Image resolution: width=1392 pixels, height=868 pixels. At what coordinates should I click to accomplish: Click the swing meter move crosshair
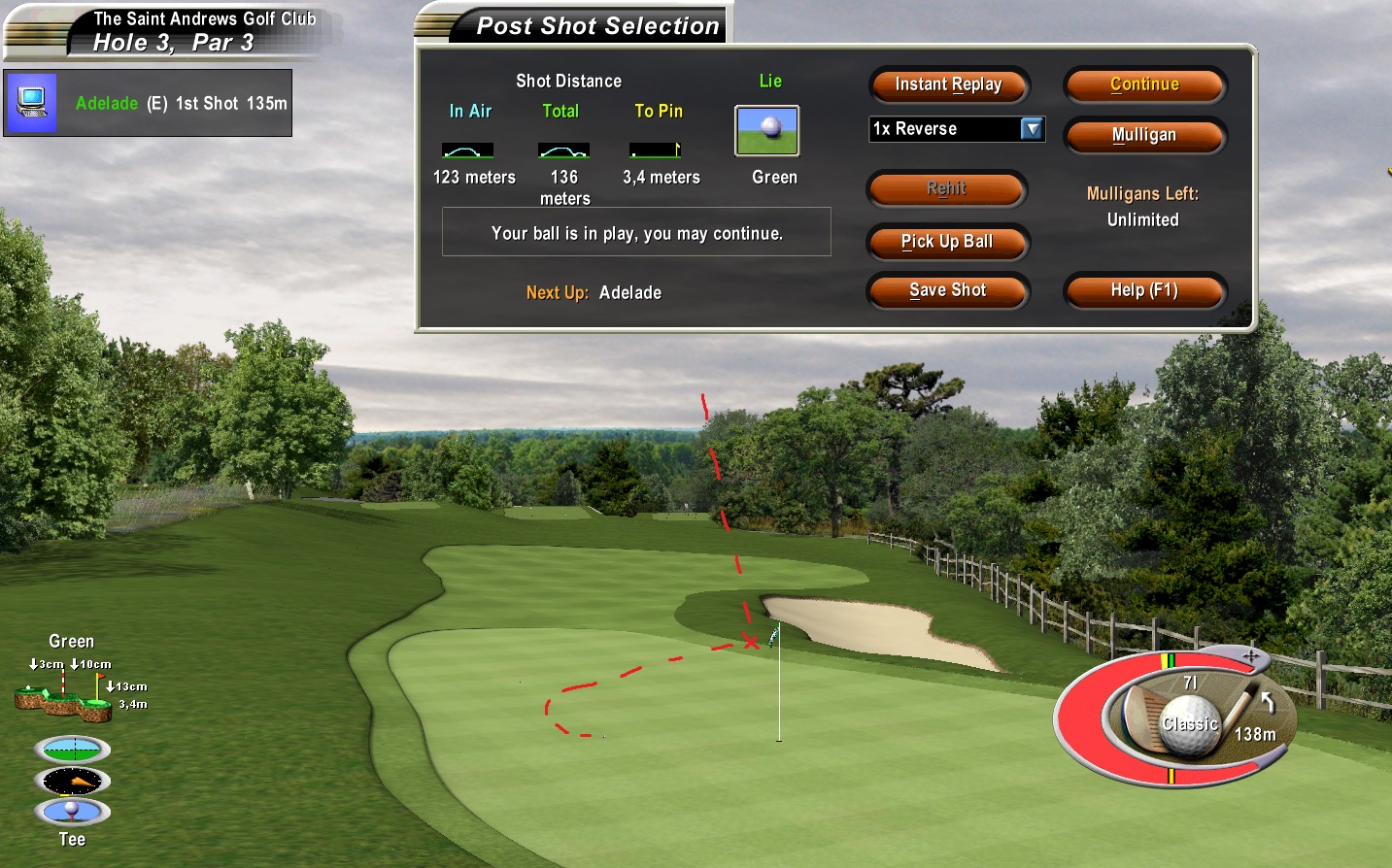pos(1250,657)
